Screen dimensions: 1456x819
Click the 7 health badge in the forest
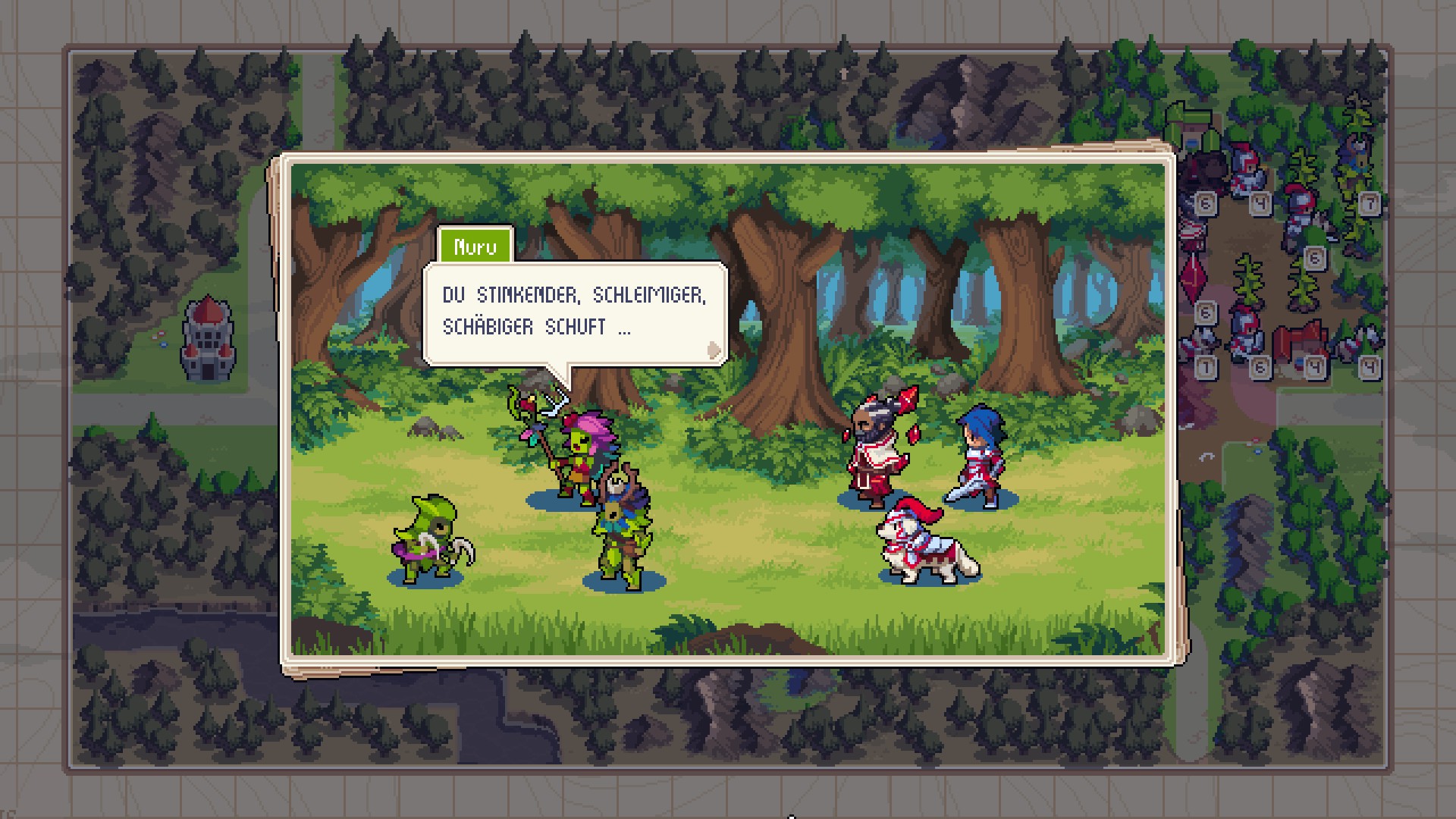click(x=1370, y=204)
